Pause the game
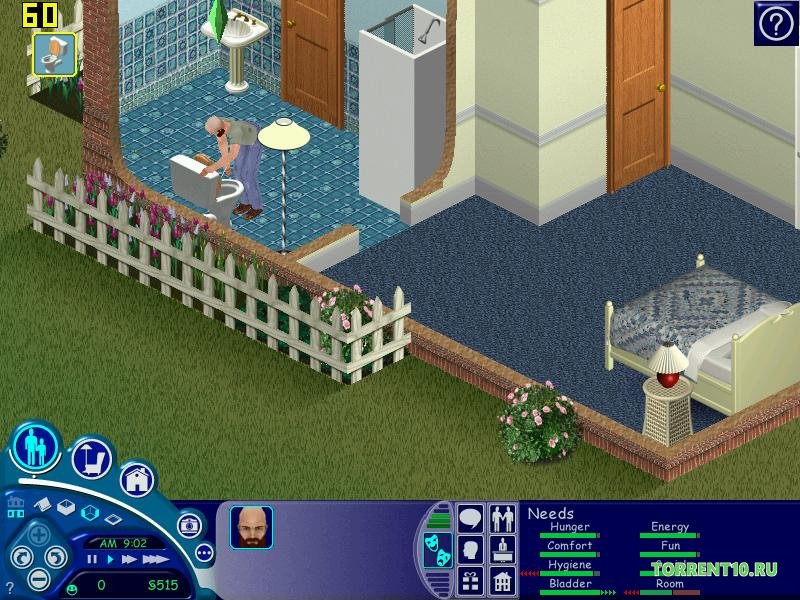Screen dimensions: 800x600 tap(92, 560)
